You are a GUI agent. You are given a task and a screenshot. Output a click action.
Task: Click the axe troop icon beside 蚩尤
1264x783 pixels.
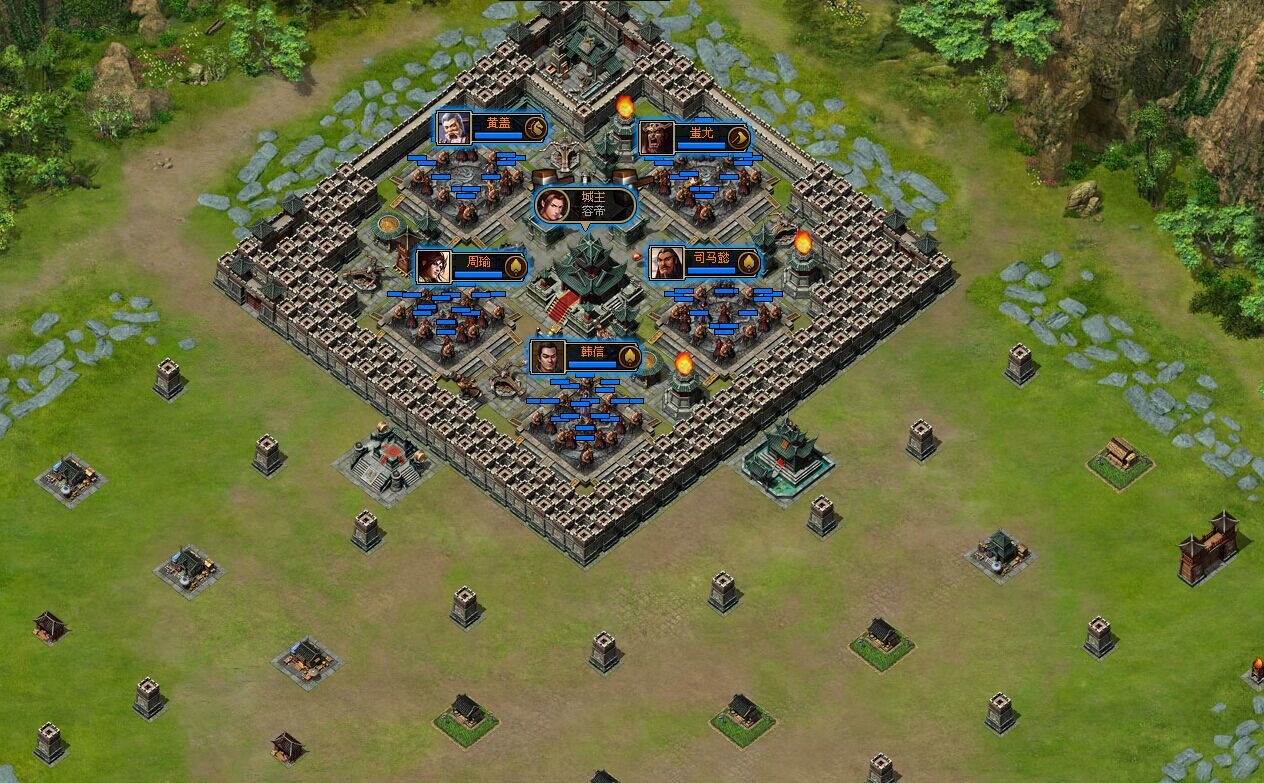739,137
